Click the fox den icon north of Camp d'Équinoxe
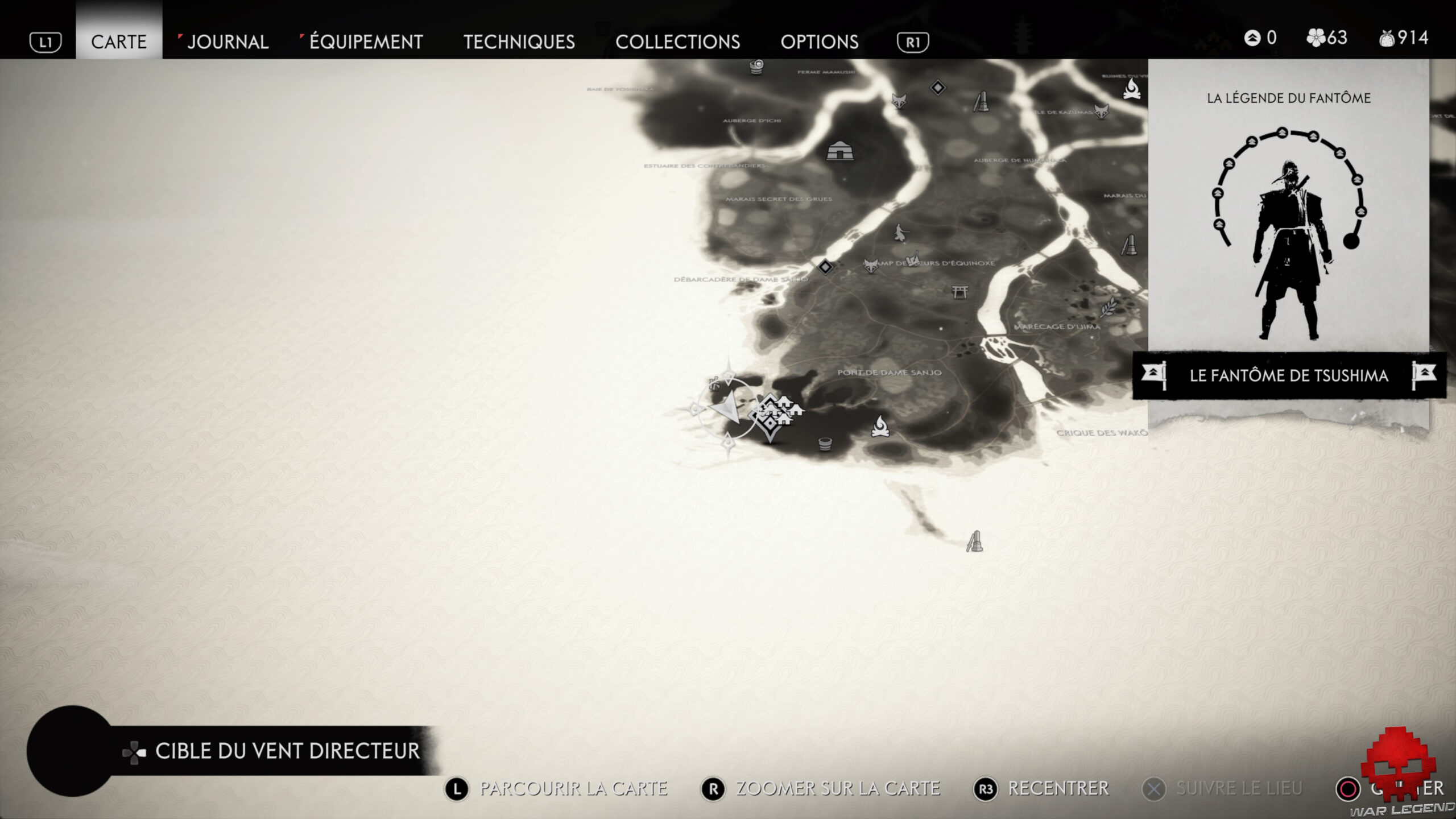Screen dimensions: 1456x819 pos(899,101)
